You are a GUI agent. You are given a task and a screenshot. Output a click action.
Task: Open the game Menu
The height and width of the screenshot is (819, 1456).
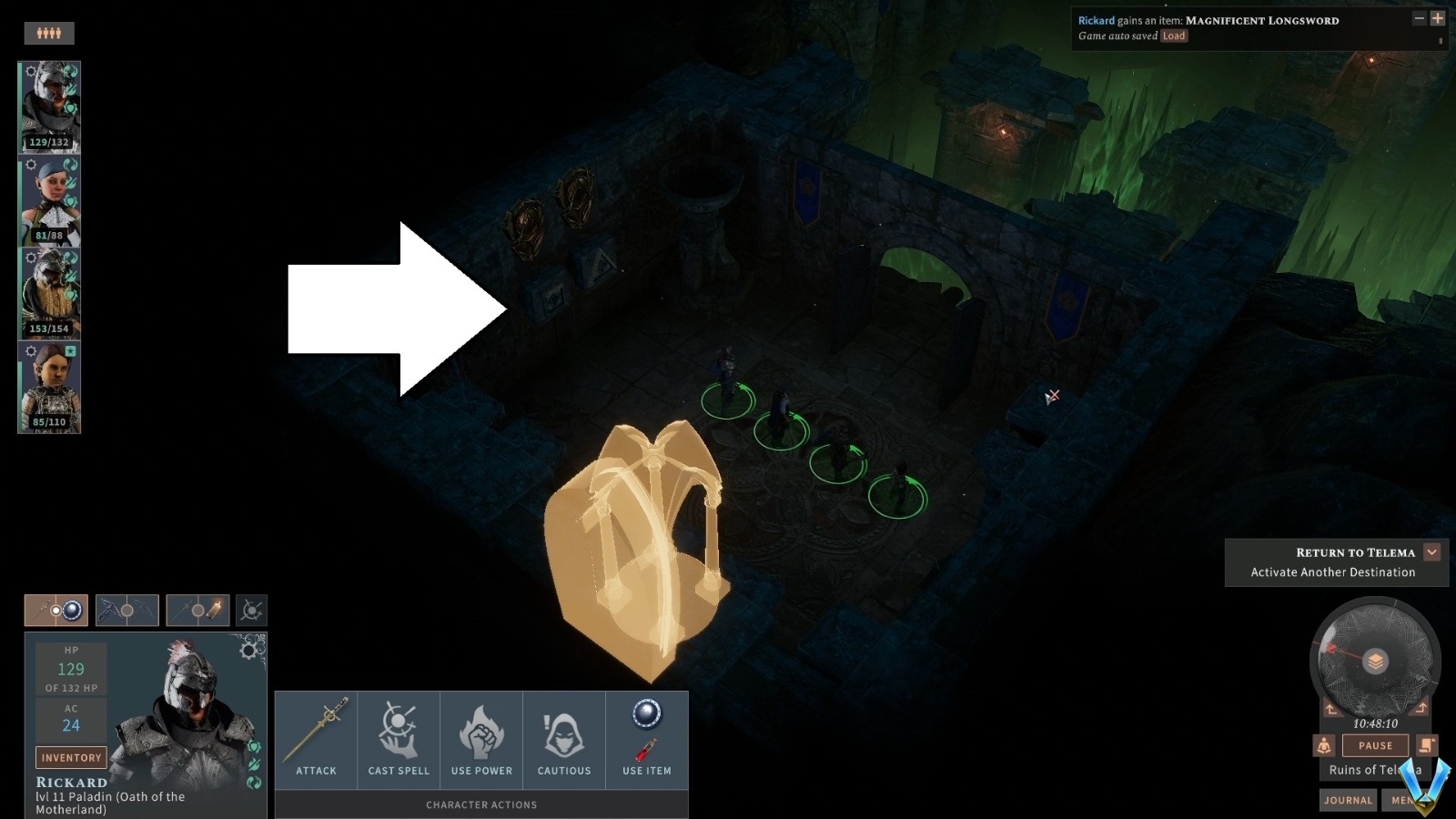click(1404, 800)
